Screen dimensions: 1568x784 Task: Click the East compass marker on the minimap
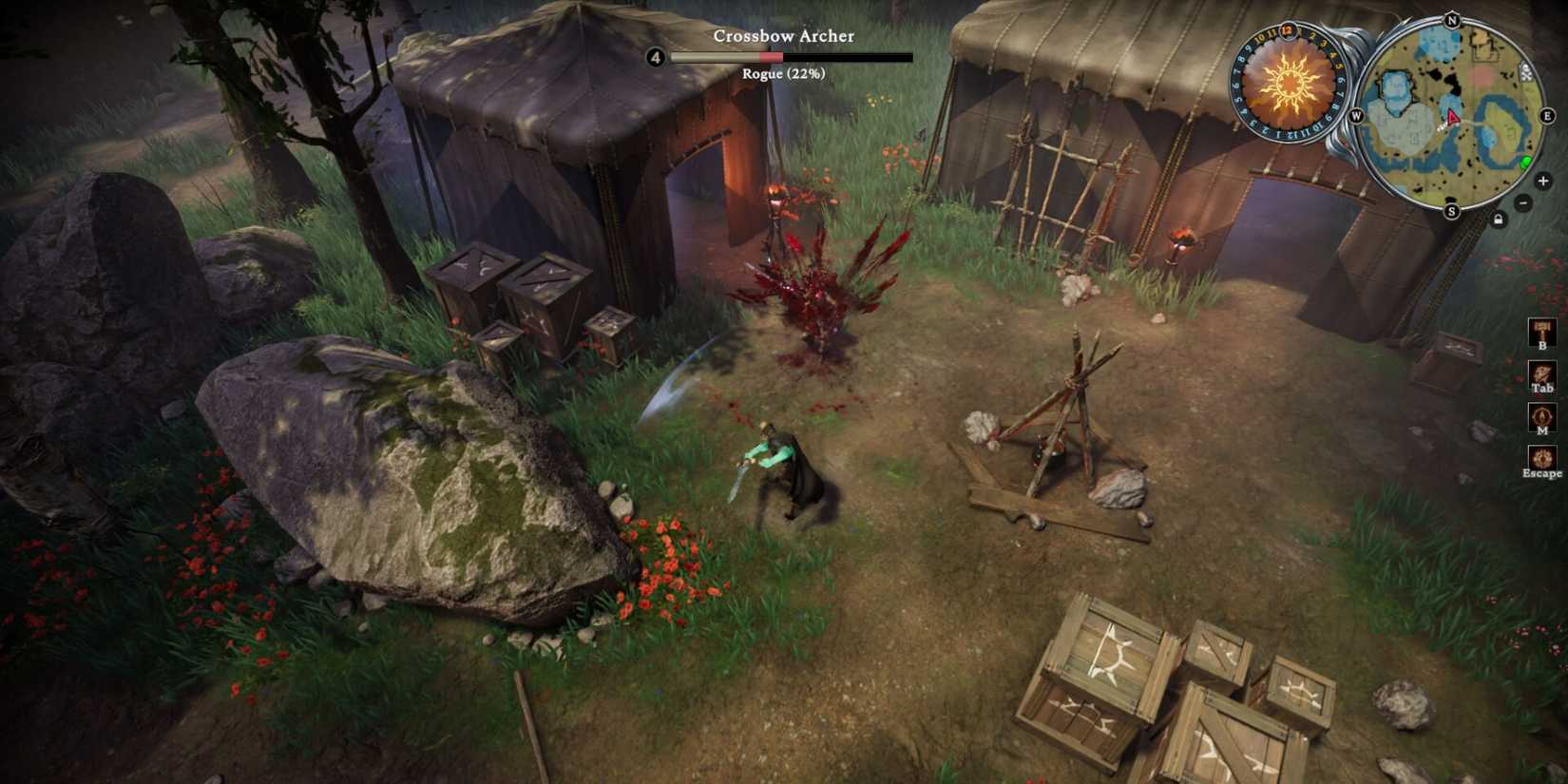click(x=1546, y=115)
